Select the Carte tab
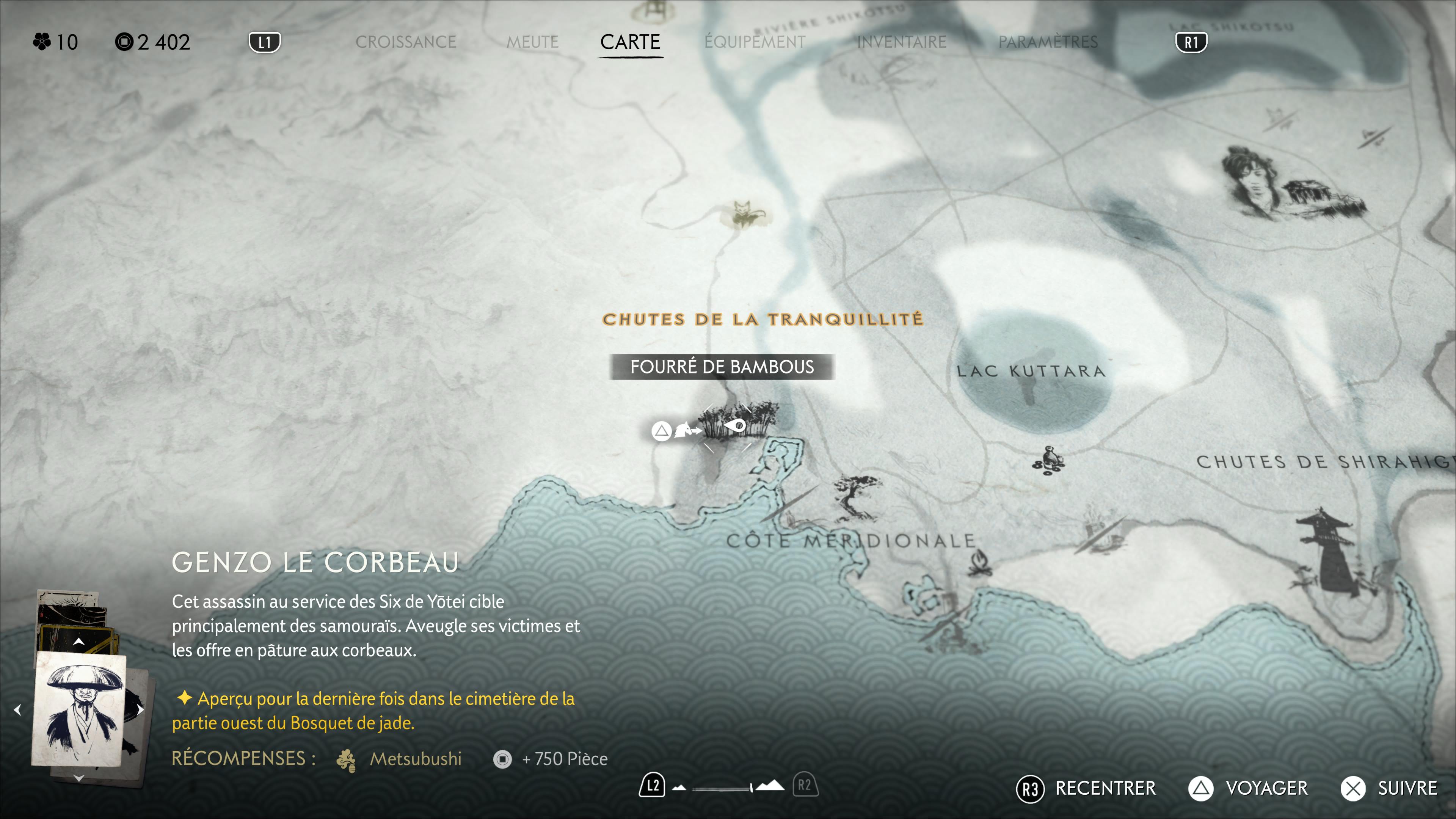 630,42
